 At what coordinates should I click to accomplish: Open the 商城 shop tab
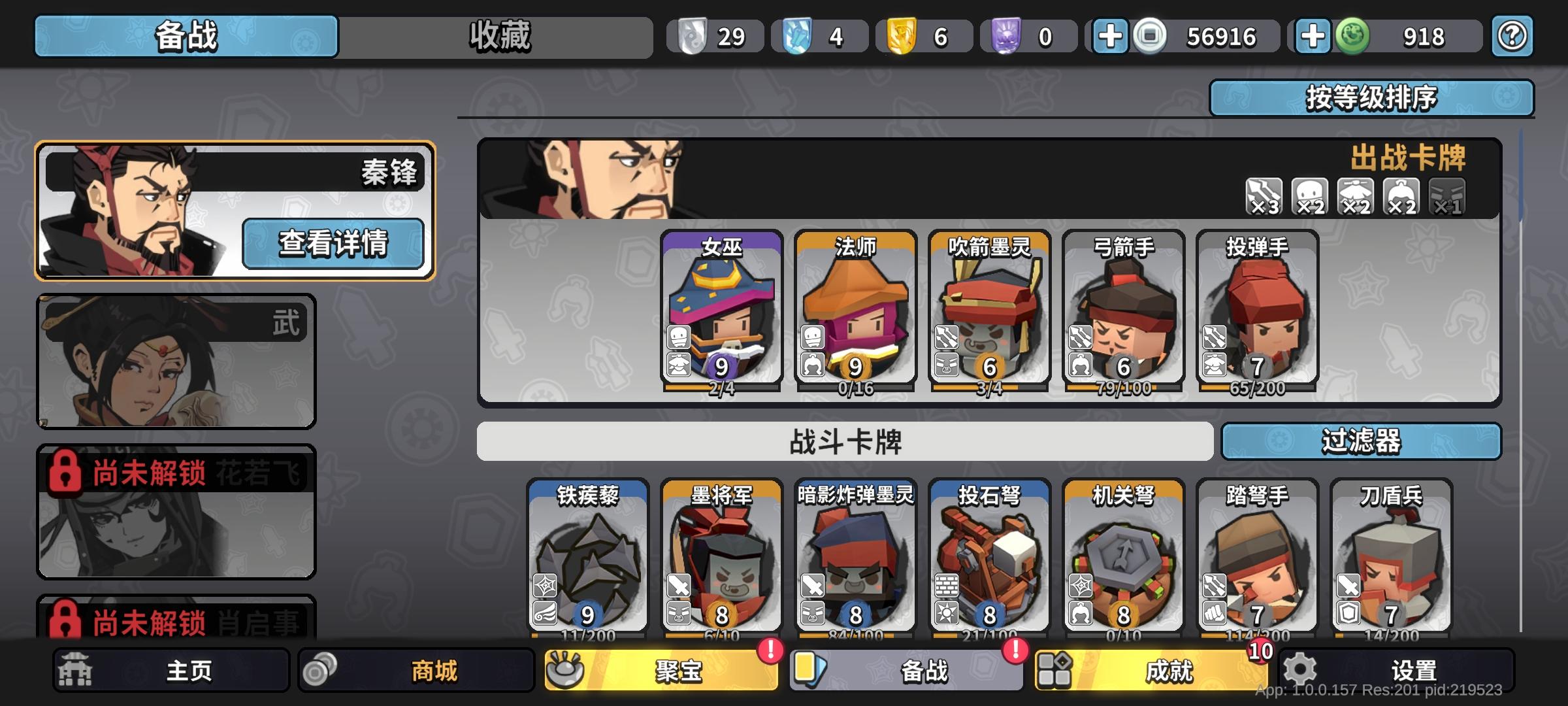coord(416,670)
